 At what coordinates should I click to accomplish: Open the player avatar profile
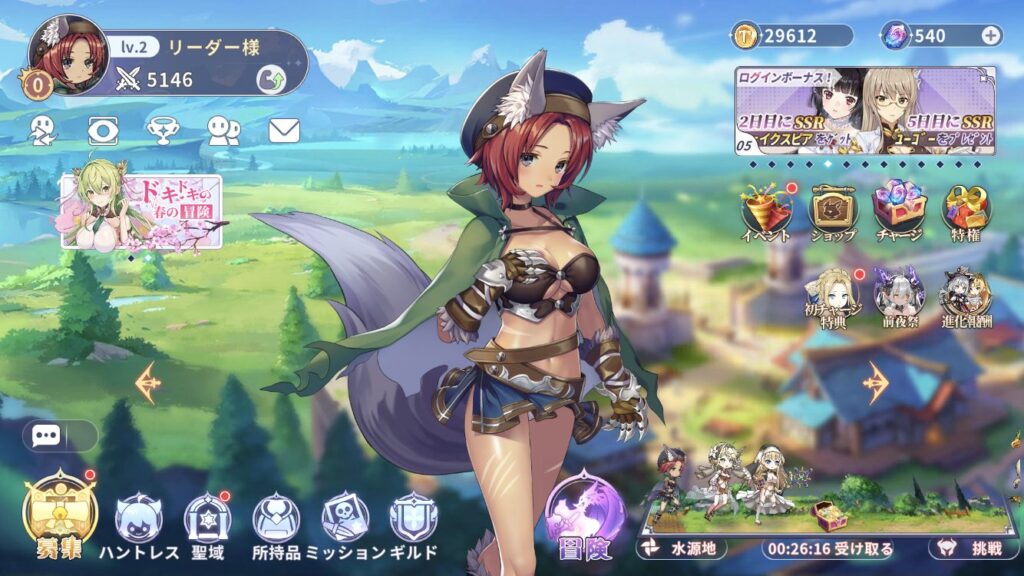67,55
